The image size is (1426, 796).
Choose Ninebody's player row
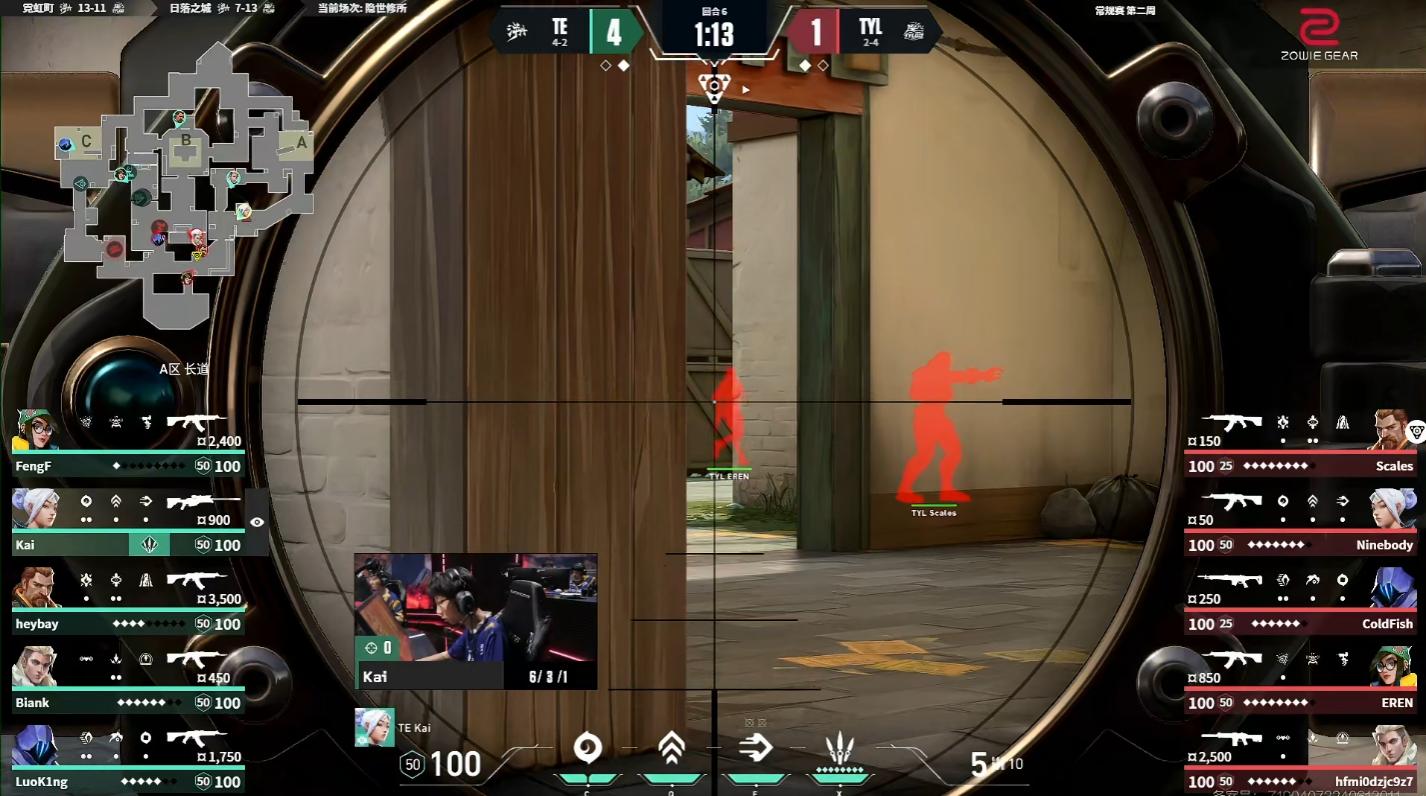tap(1300, 522)
